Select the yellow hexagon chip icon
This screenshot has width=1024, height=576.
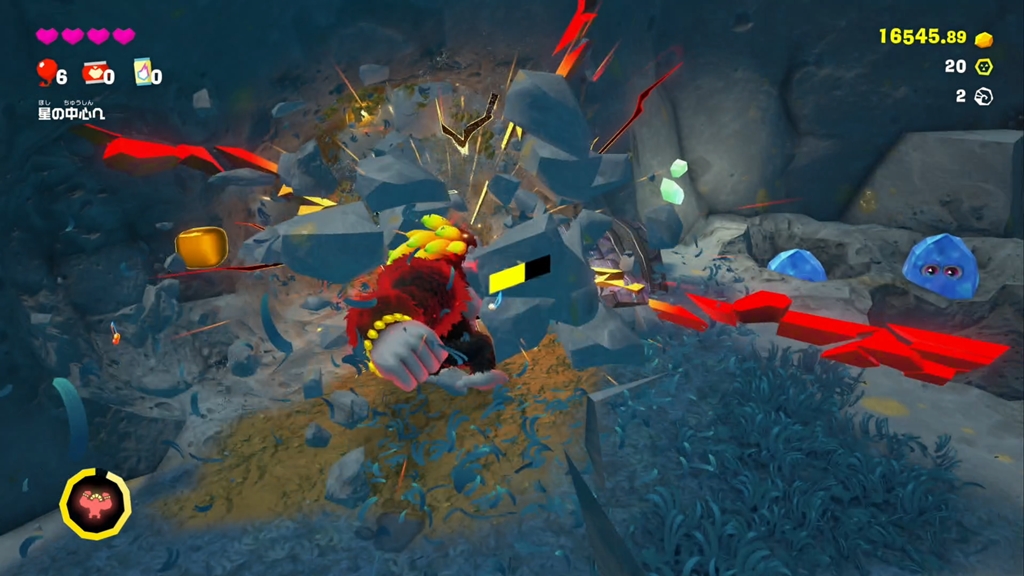(x=984, y=67)
